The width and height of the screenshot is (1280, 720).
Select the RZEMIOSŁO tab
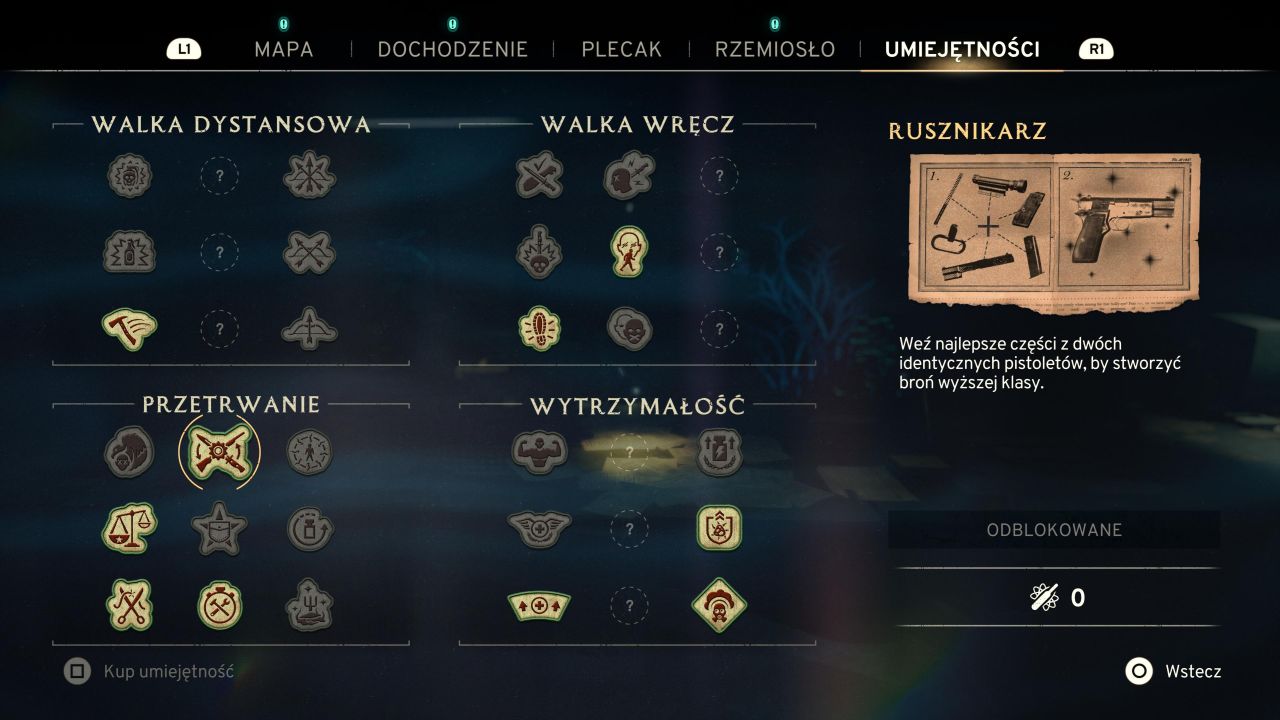(x=774, y=49)
